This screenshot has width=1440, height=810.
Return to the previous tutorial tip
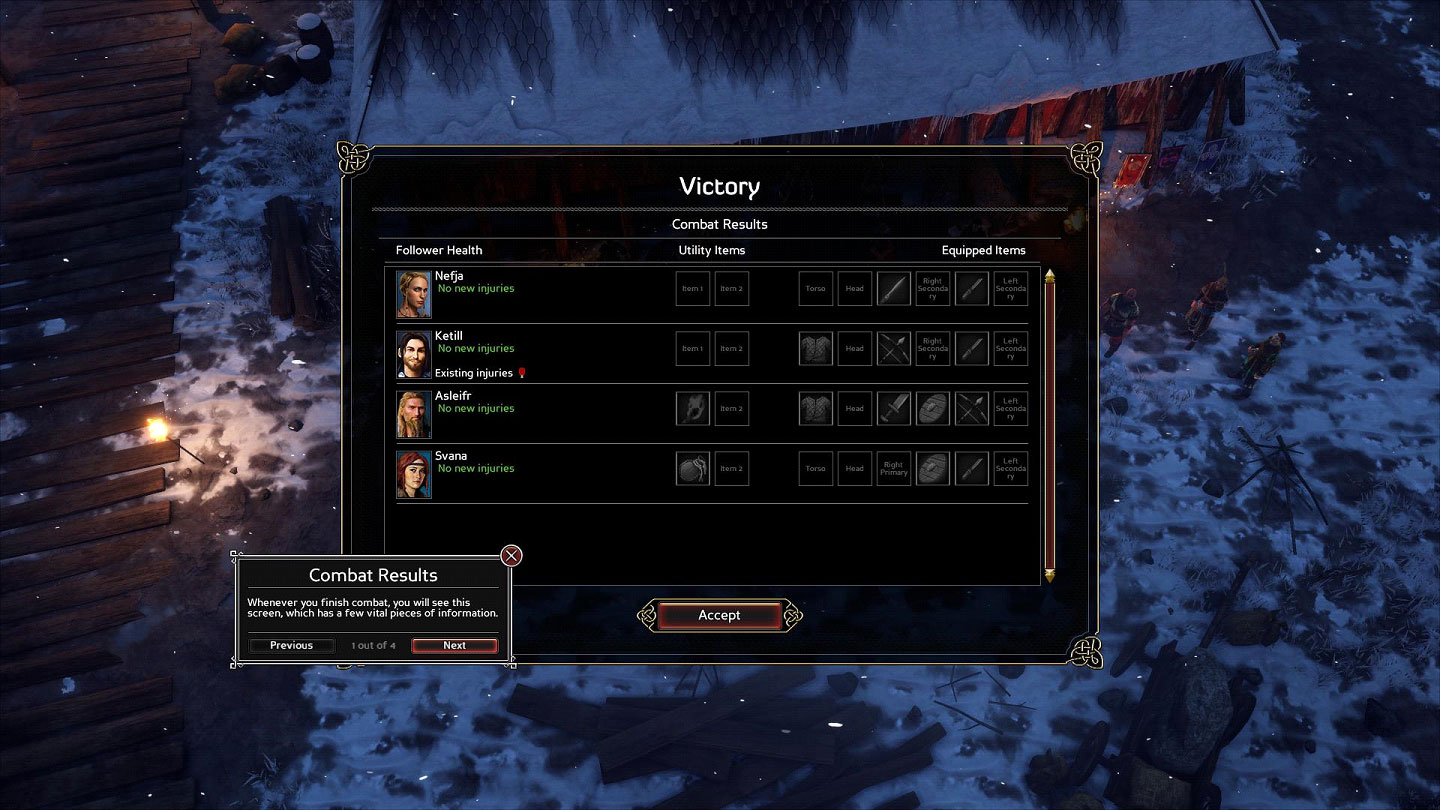(x=291, y=645)
